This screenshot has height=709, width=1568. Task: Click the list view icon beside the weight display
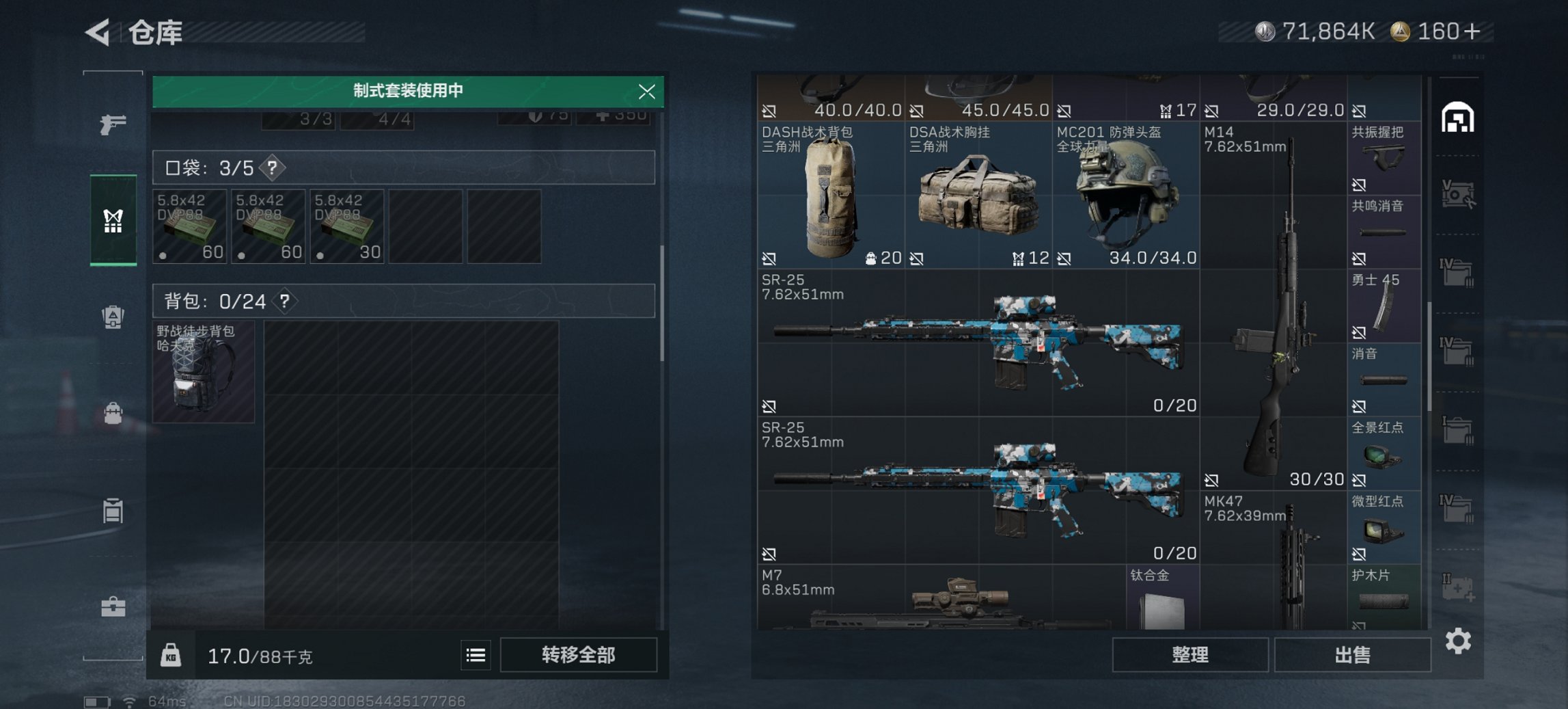(x=476, y=655)
